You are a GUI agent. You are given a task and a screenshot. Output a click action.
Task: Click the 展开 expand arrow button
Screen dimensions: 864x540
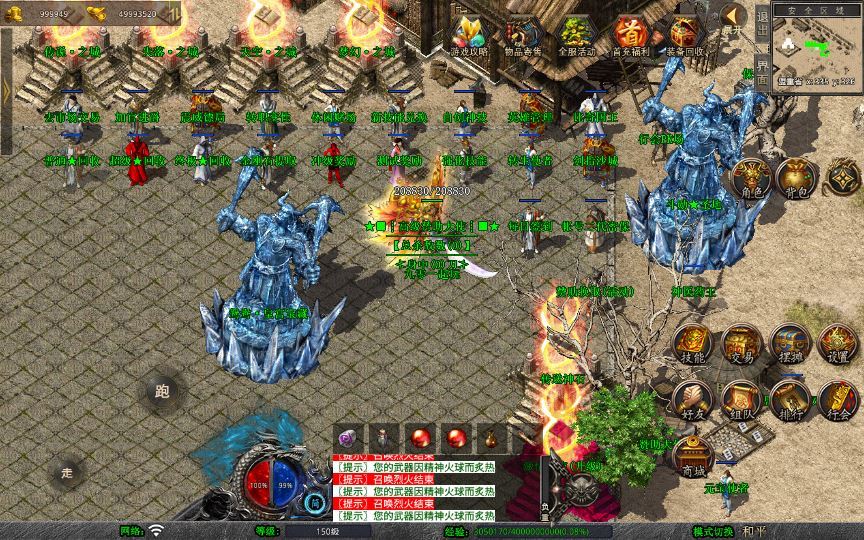pos(736,18)
